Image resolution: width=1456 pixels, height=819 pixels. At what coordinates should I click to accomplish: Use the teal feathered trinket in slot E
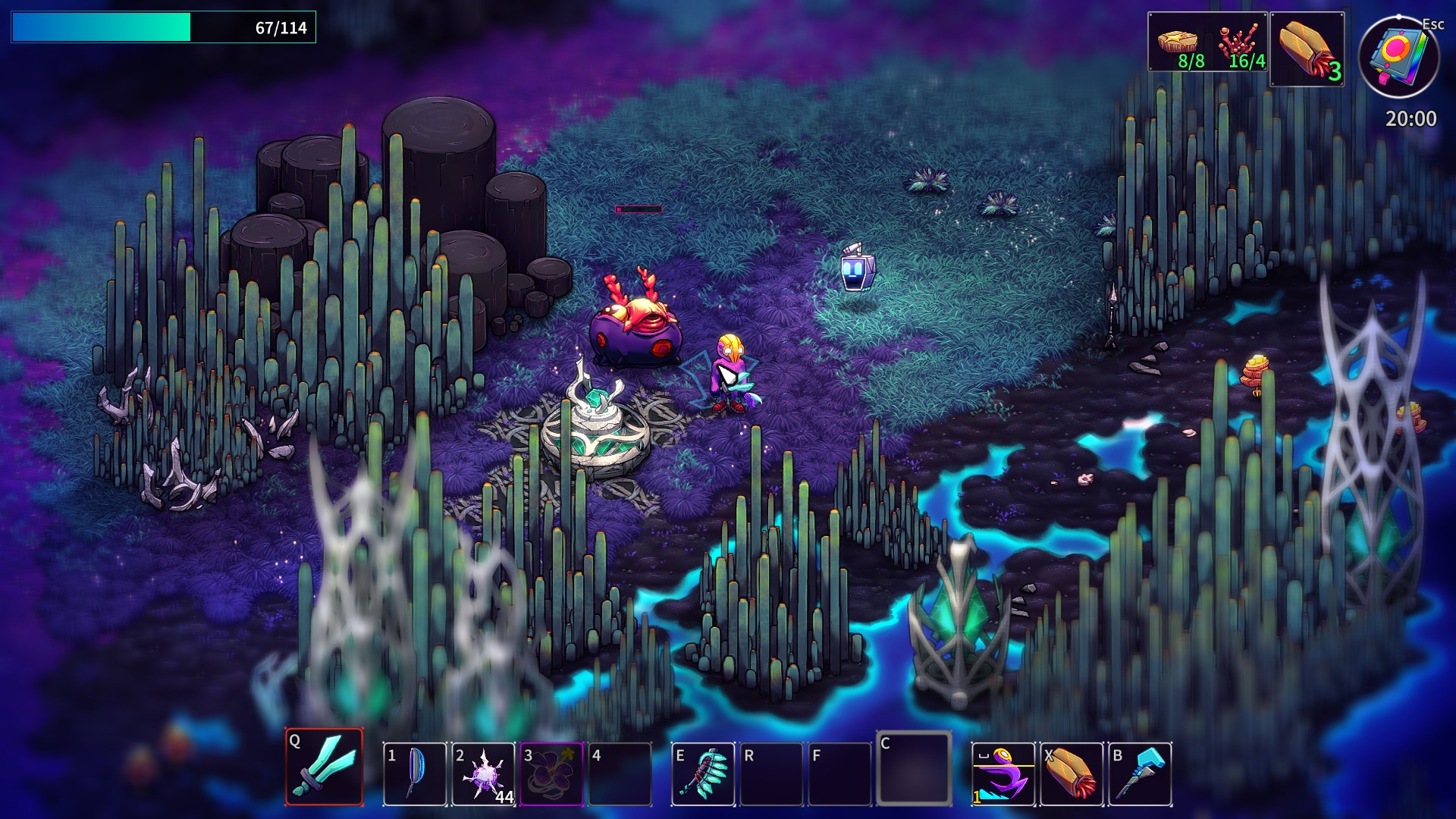[703, 773]
